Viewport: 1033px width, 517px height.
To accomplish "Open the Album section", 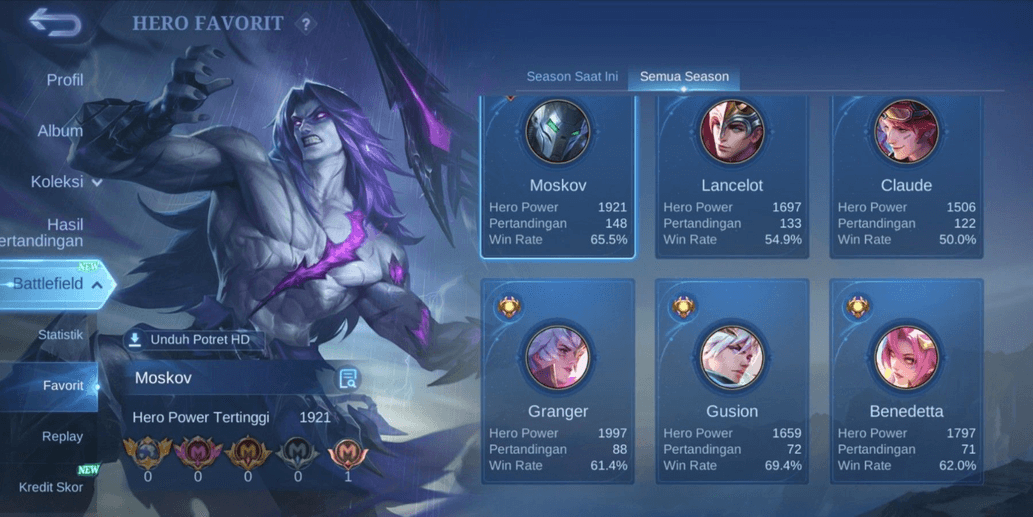I will pyautogui.click(x=60, y=131).
